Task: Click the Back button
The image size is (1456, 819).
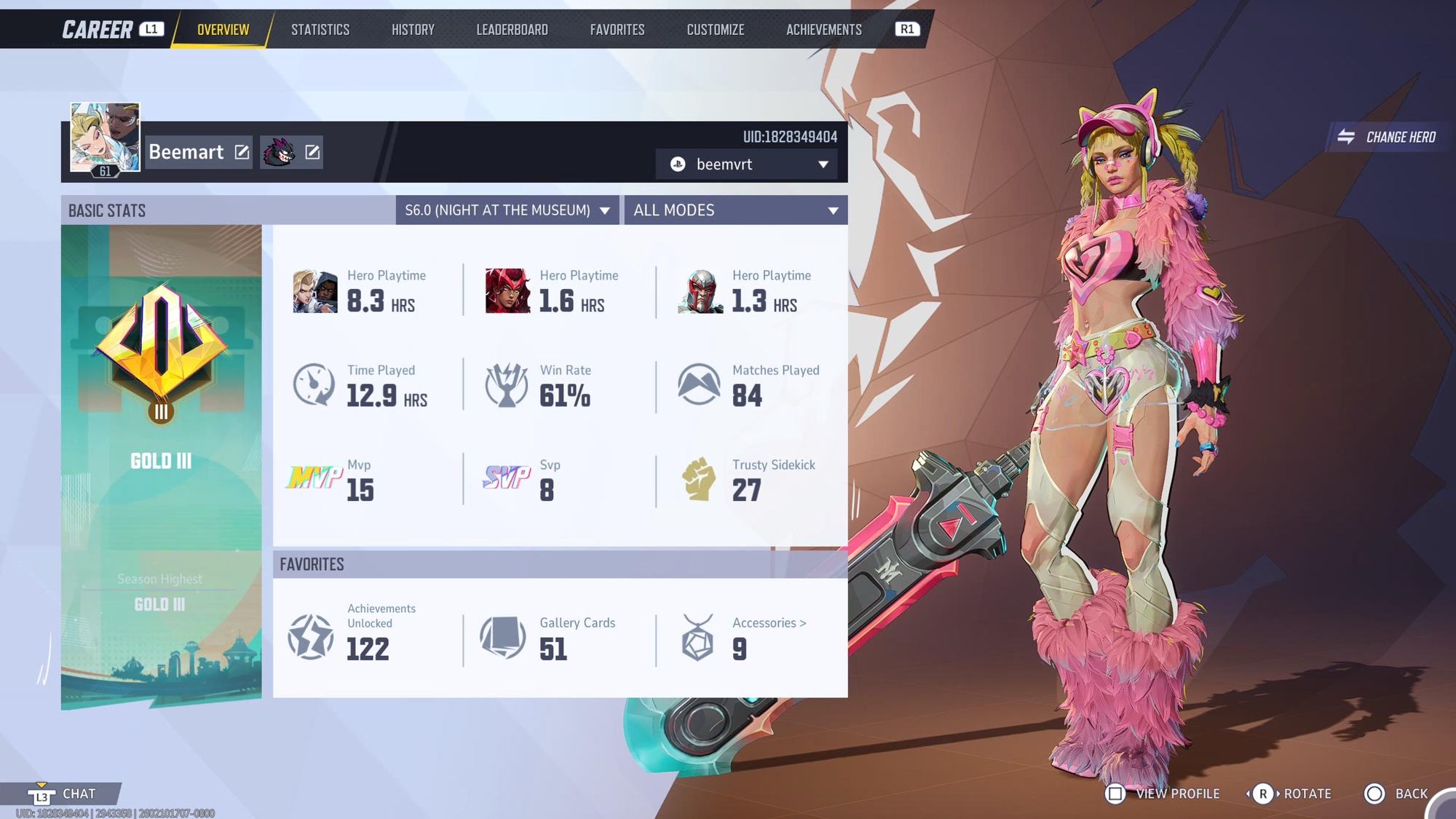Action: (1396, 794)
